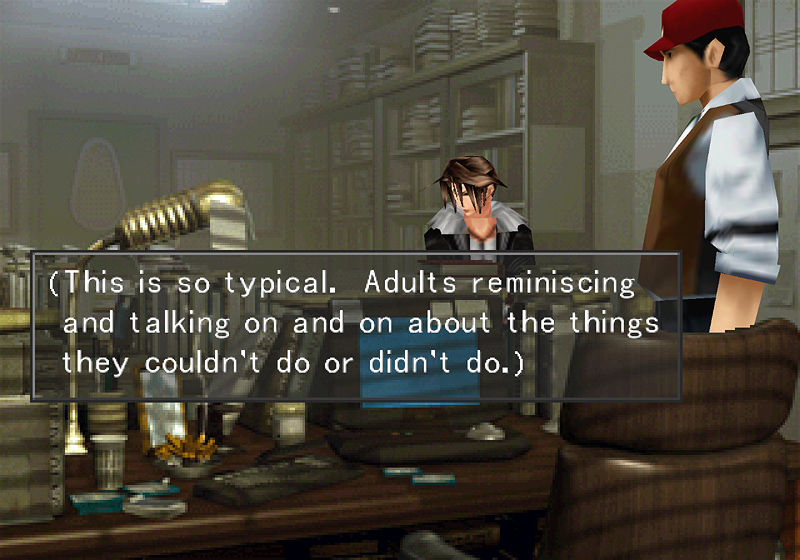This screenshot has width=800, height=560.
Task: Advance Squall's inner-thought dialogue box
Action: (x=356, y=326)
